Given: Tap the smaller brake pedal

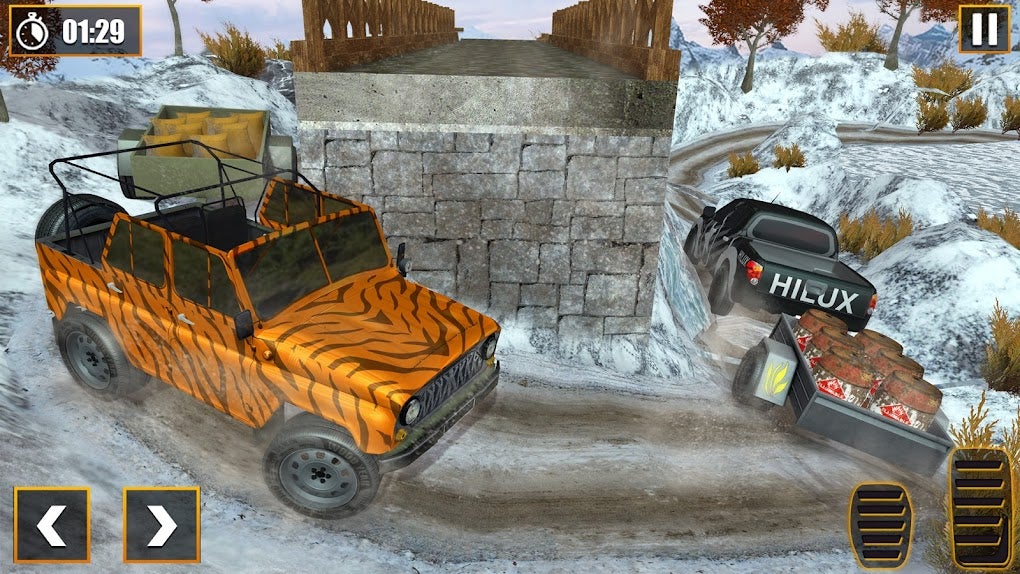Looking at the screenshot, I should (x=880, y=525).
